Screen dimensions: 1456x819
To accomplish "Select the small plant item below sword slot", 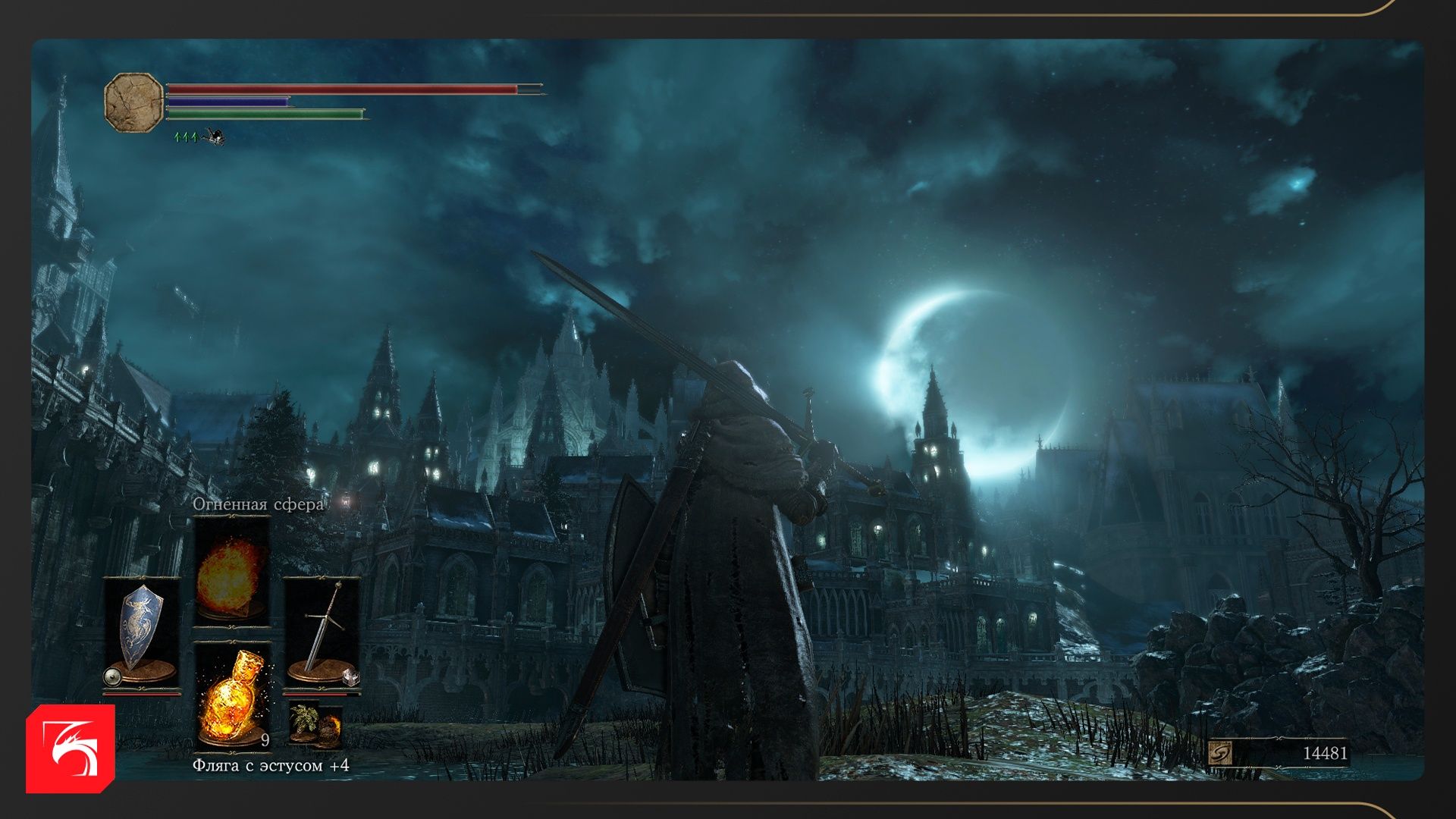I will click(x=315, y=725).
